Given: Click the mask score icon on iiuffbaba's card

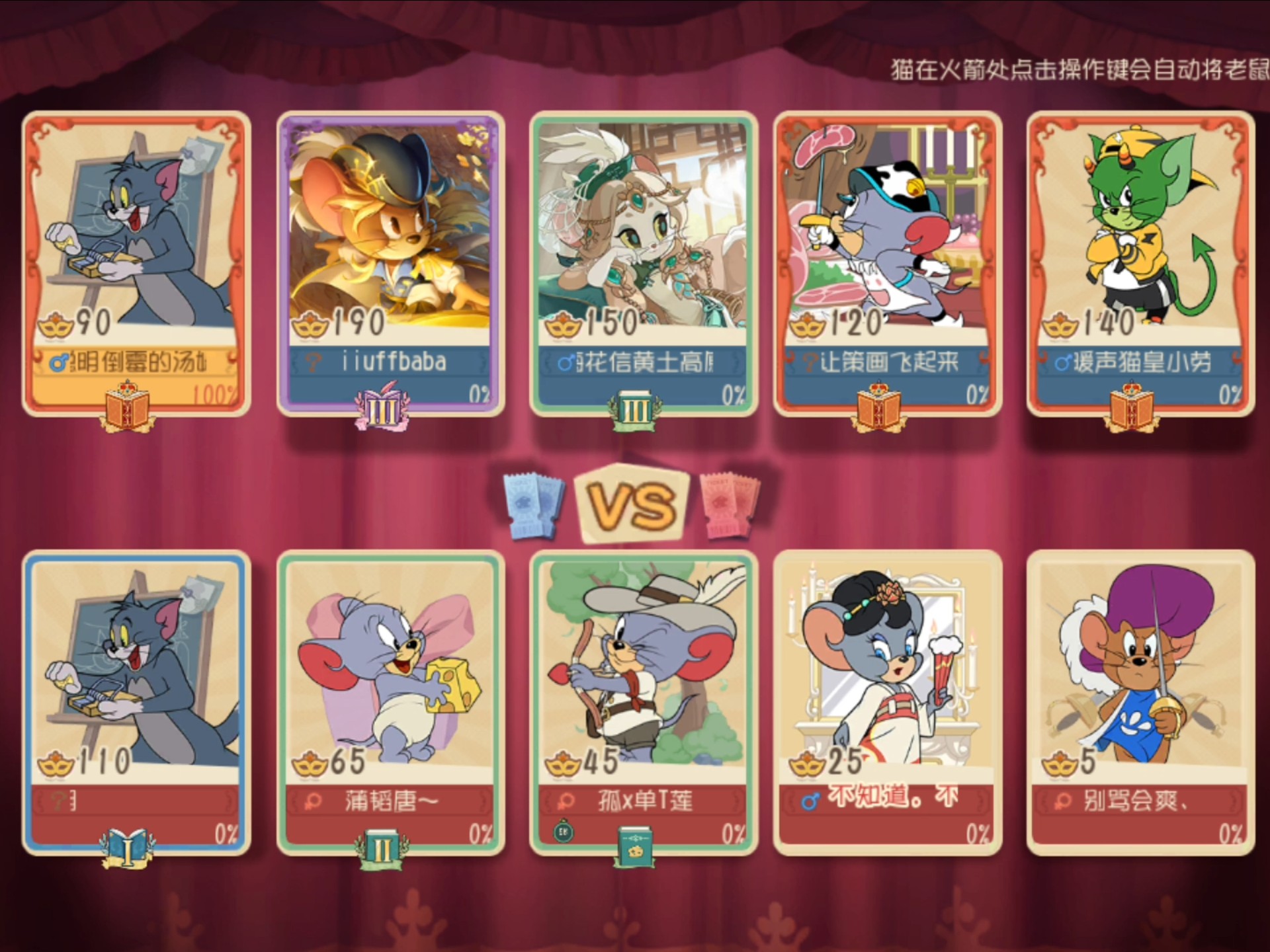Looking at the screenshot, I should coord(311,324).
